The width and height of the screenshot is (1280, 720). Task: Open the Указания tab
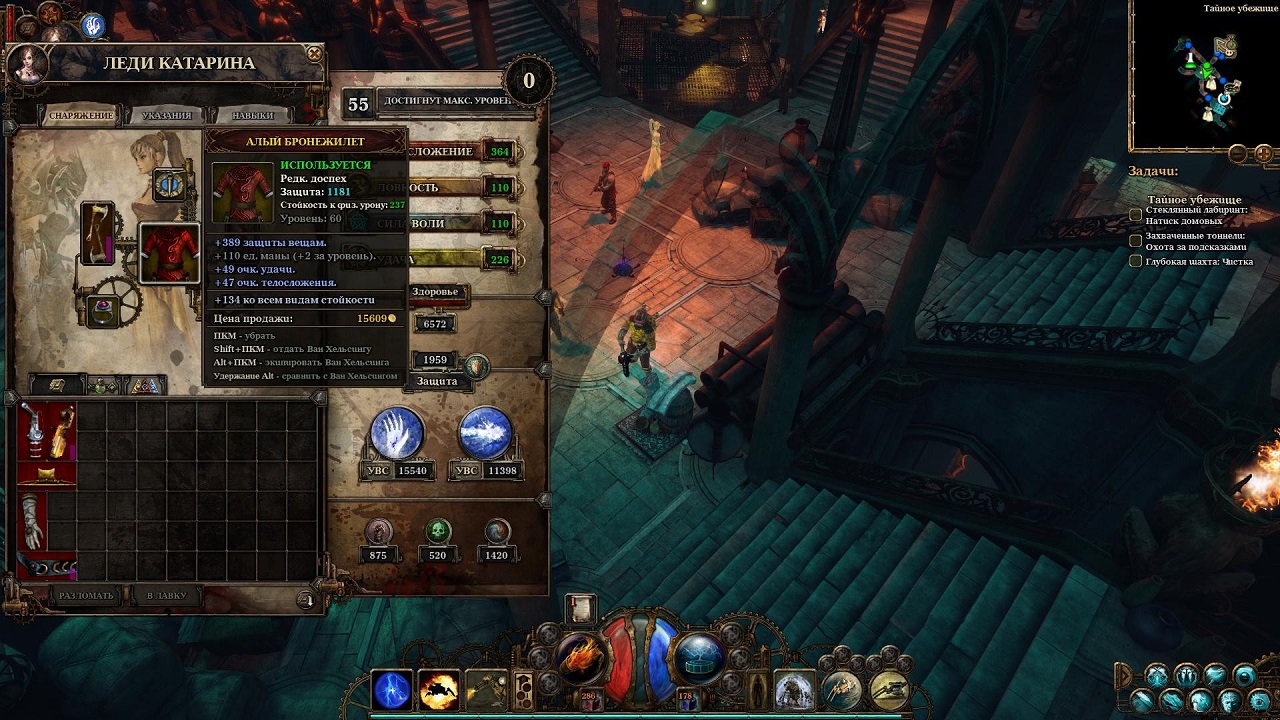[x=166, y=115]
